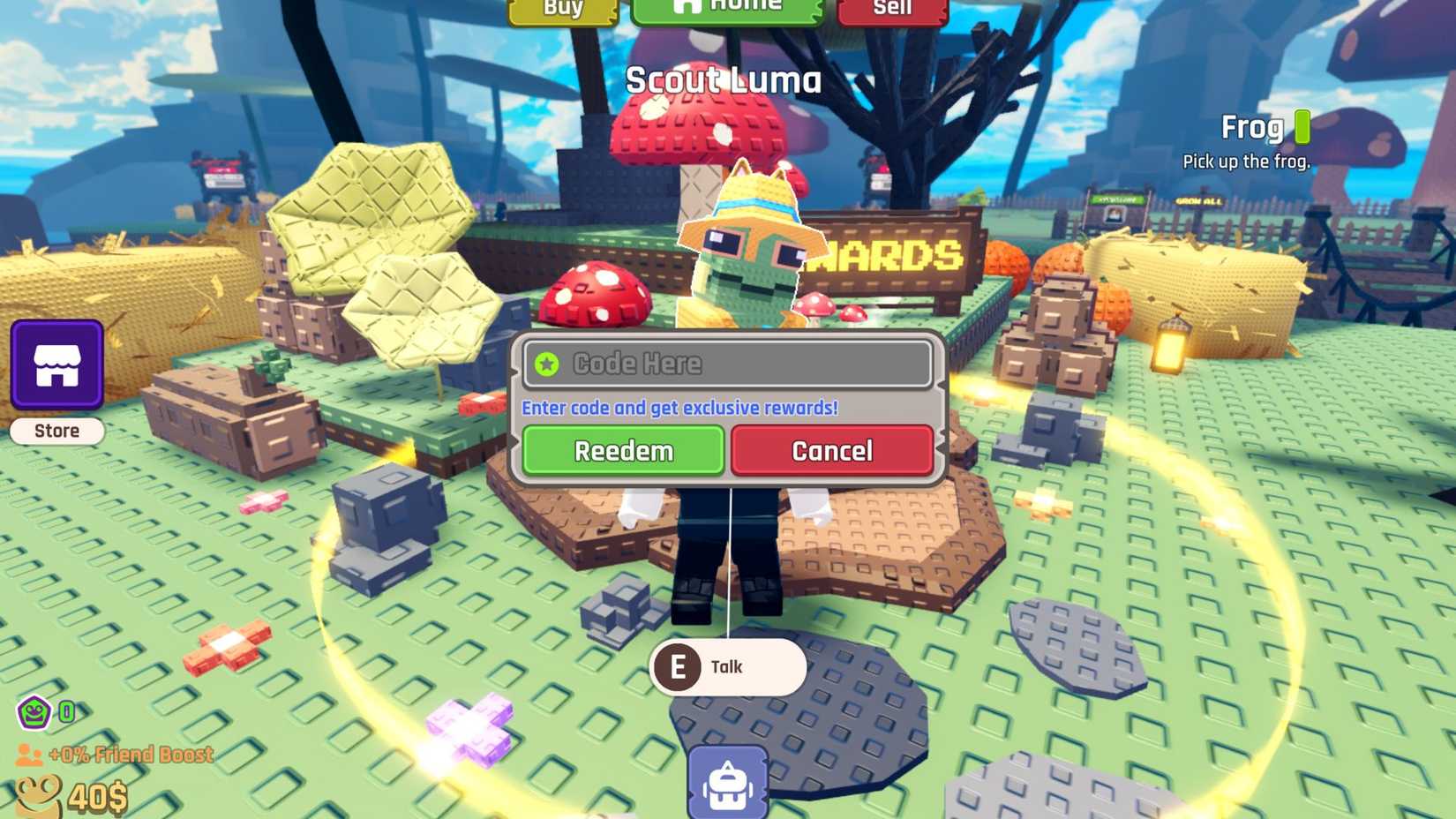
Task: Open the Store shop icon
Action: (56, 365)
